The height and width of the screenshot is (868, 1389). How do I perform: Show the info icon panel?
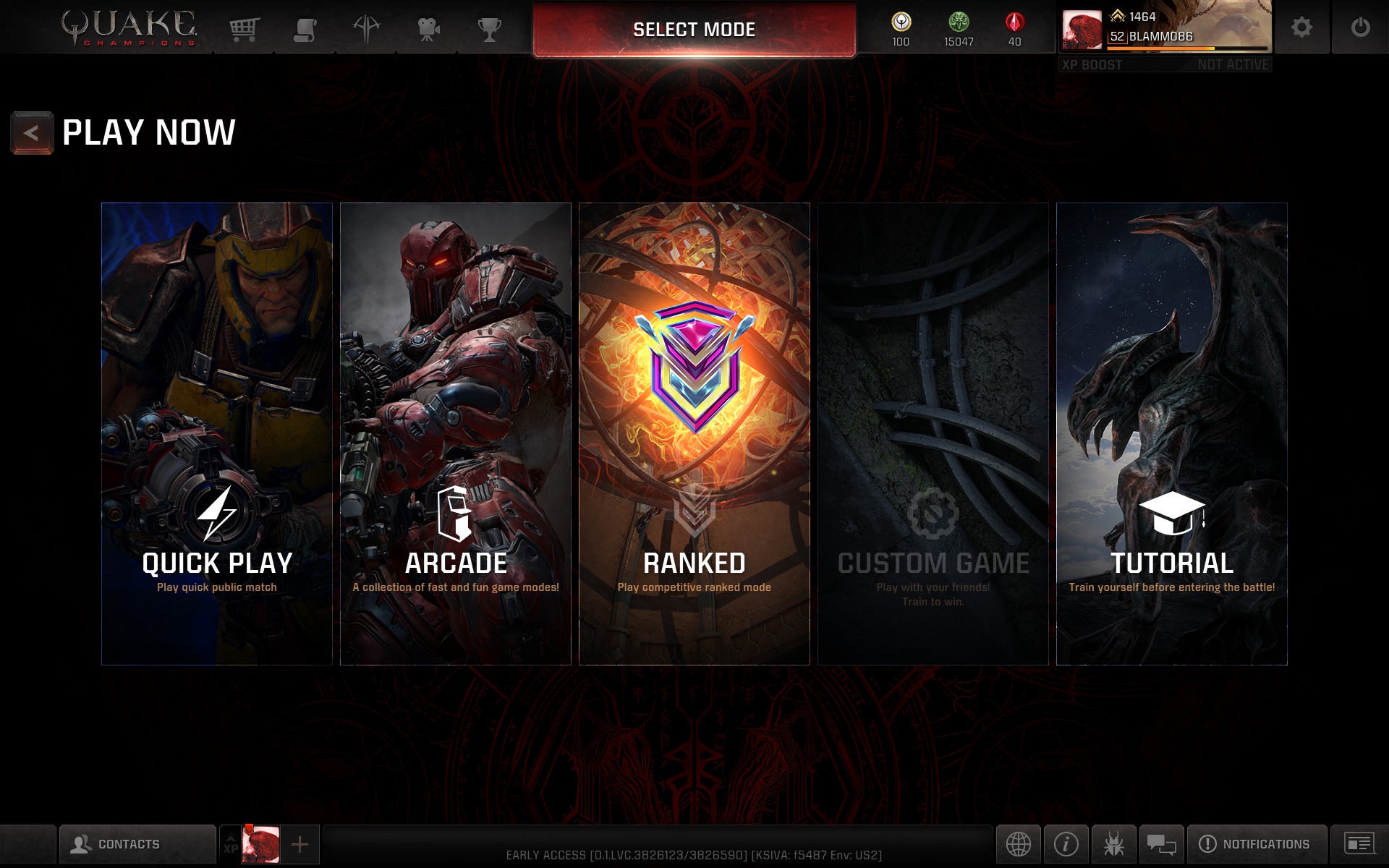pyautogui.click(x=1066, y=844)
